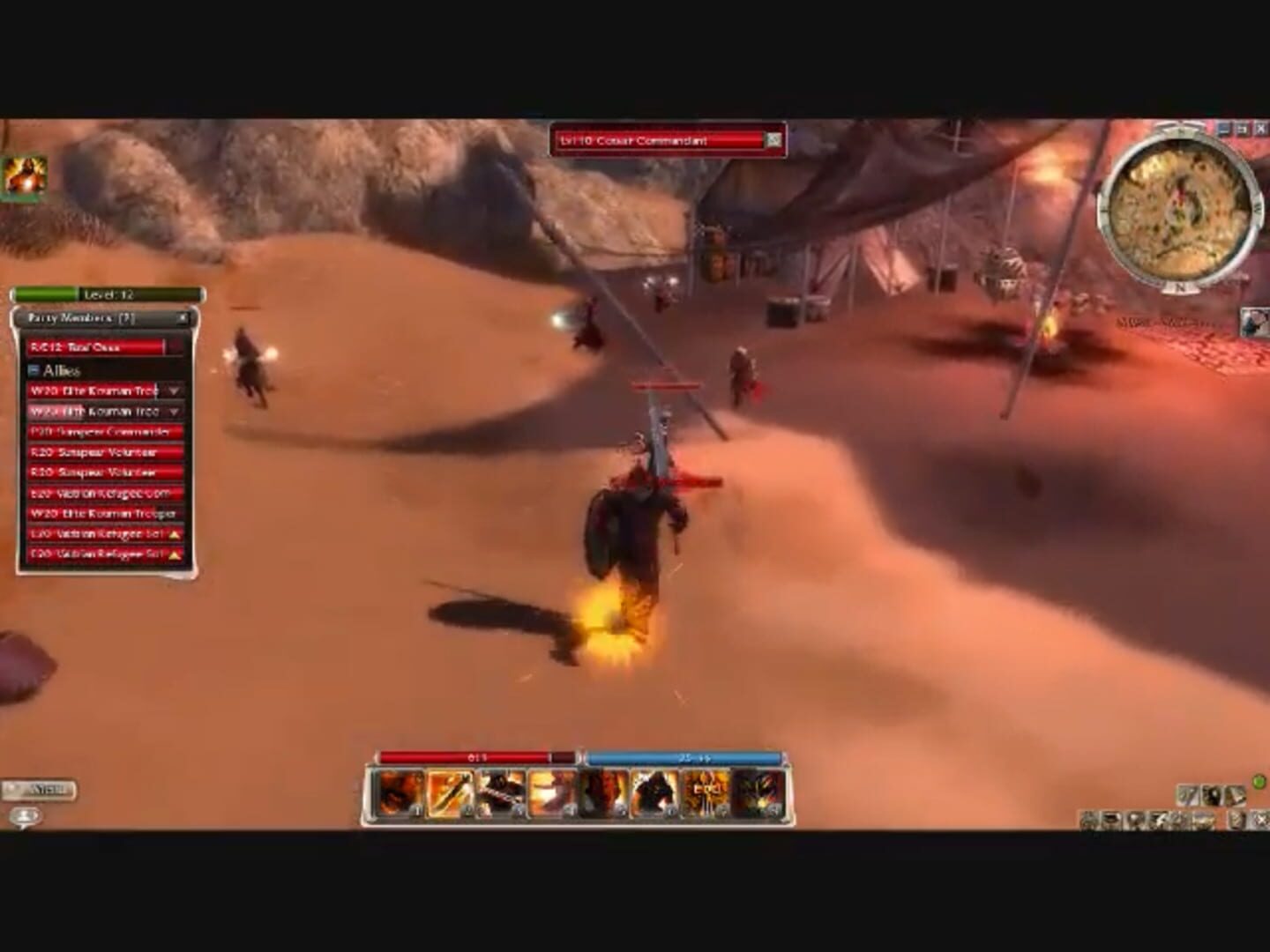Close the Party Members window
1270x952 pixels.
point(183,318)
